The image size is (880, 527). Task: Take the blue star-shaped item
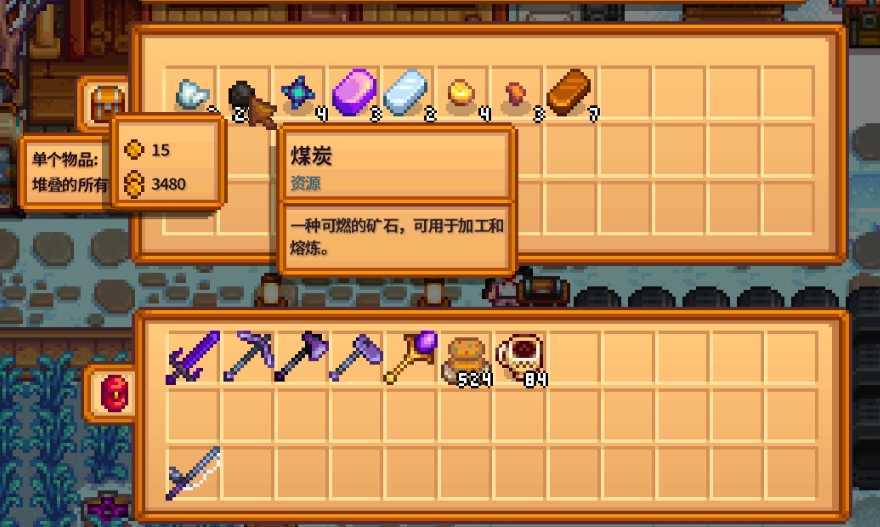298,94
